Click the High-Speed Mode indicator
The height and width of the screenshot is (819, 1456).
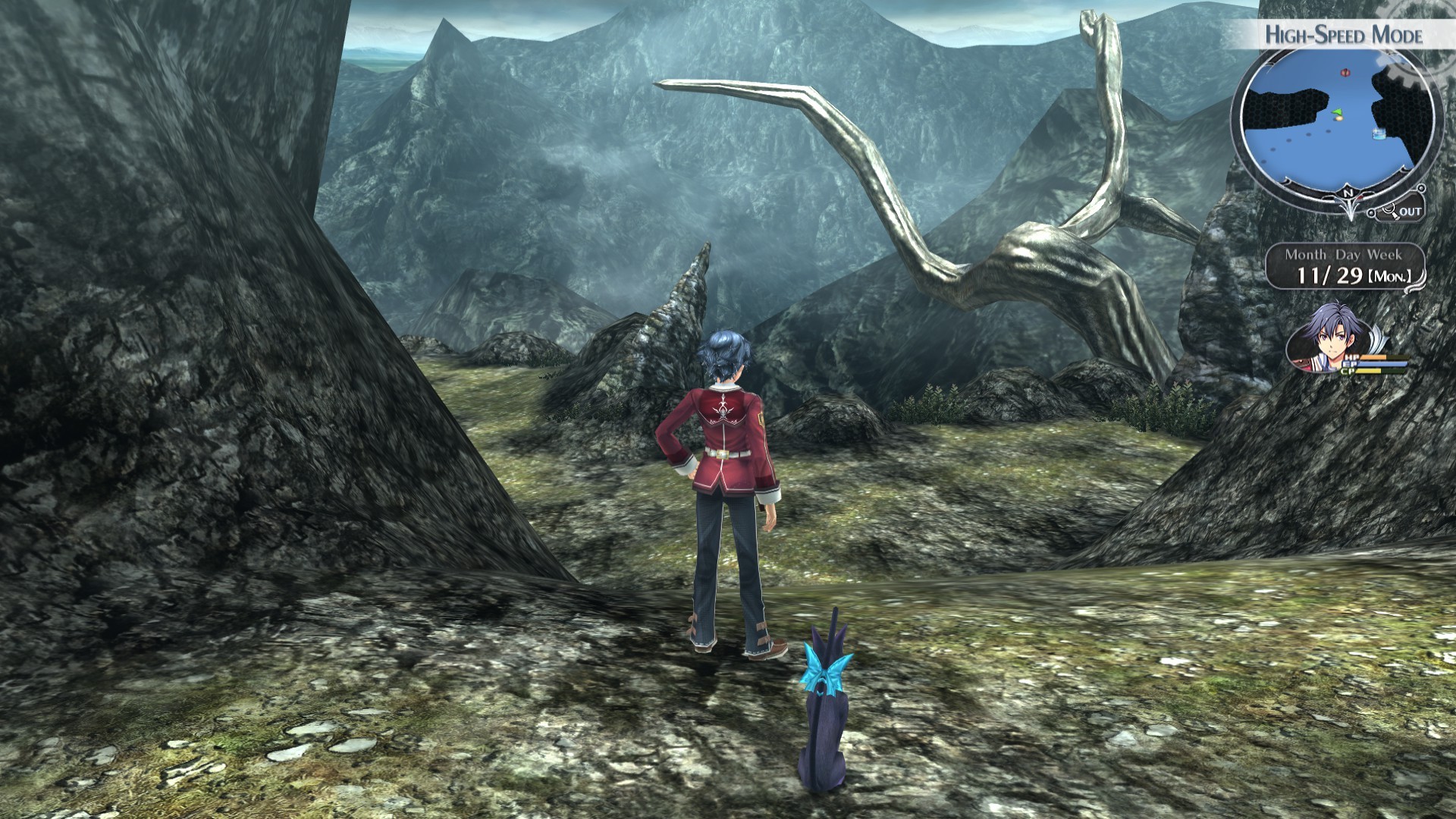click(x=1343, y=35)
